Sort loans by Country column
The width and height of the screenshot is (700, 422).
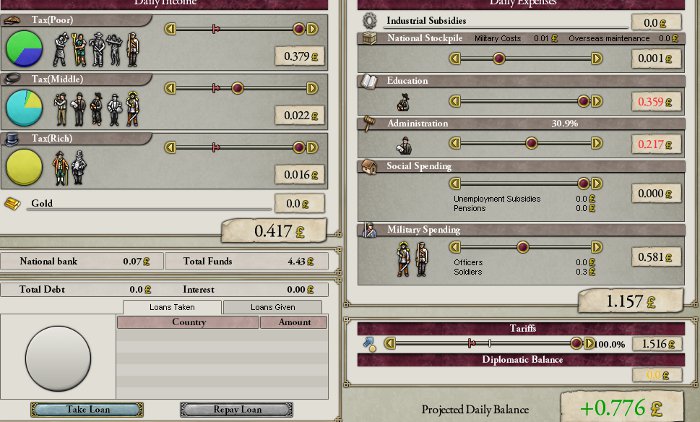tap(188, 322)
